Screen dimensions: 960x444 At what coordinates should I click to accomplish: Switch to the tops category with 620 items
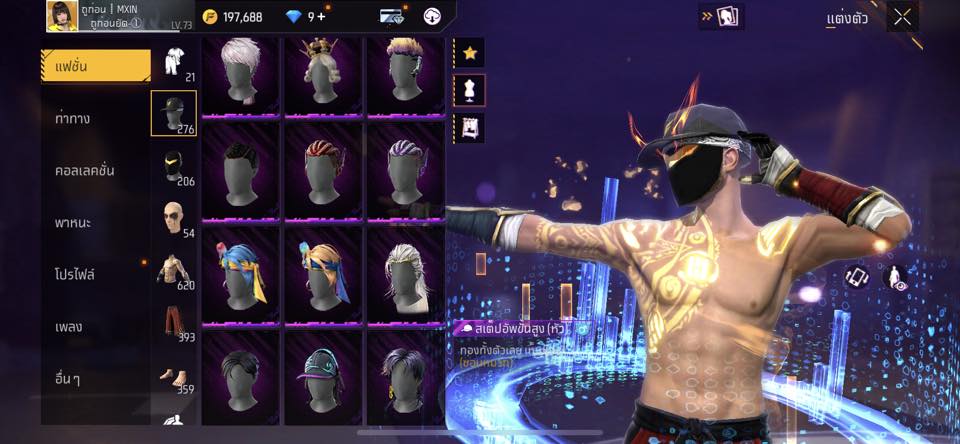(x=174, y=271)
